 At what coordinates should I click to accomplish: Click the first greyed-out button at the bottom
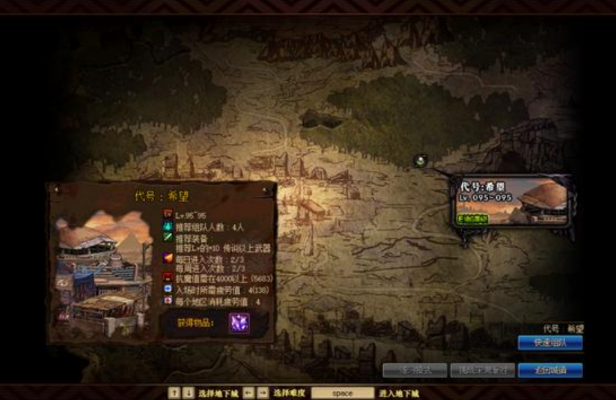(414, 370)
